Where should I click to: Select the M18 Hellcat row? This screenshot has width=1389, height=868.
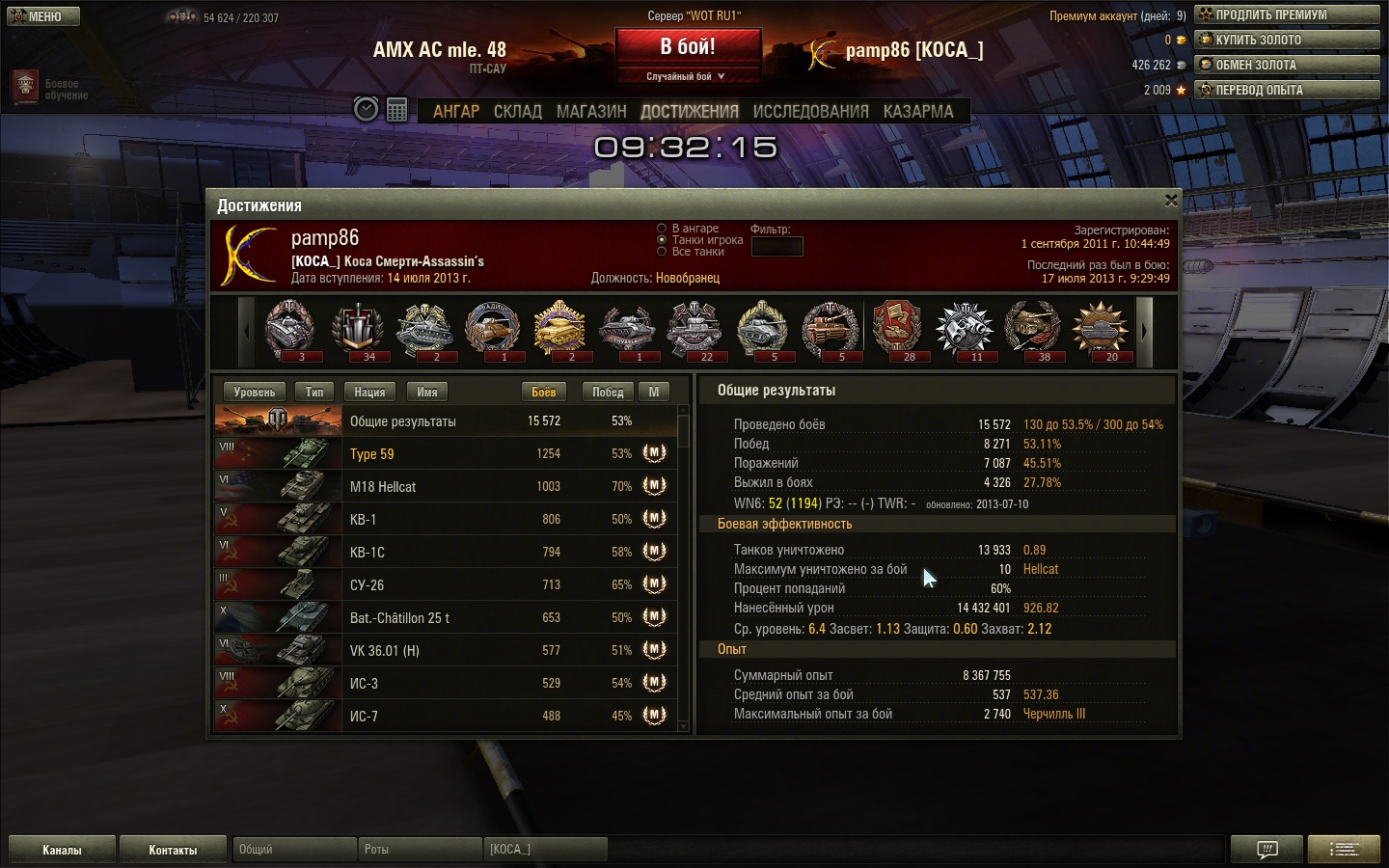coord(444,486)
